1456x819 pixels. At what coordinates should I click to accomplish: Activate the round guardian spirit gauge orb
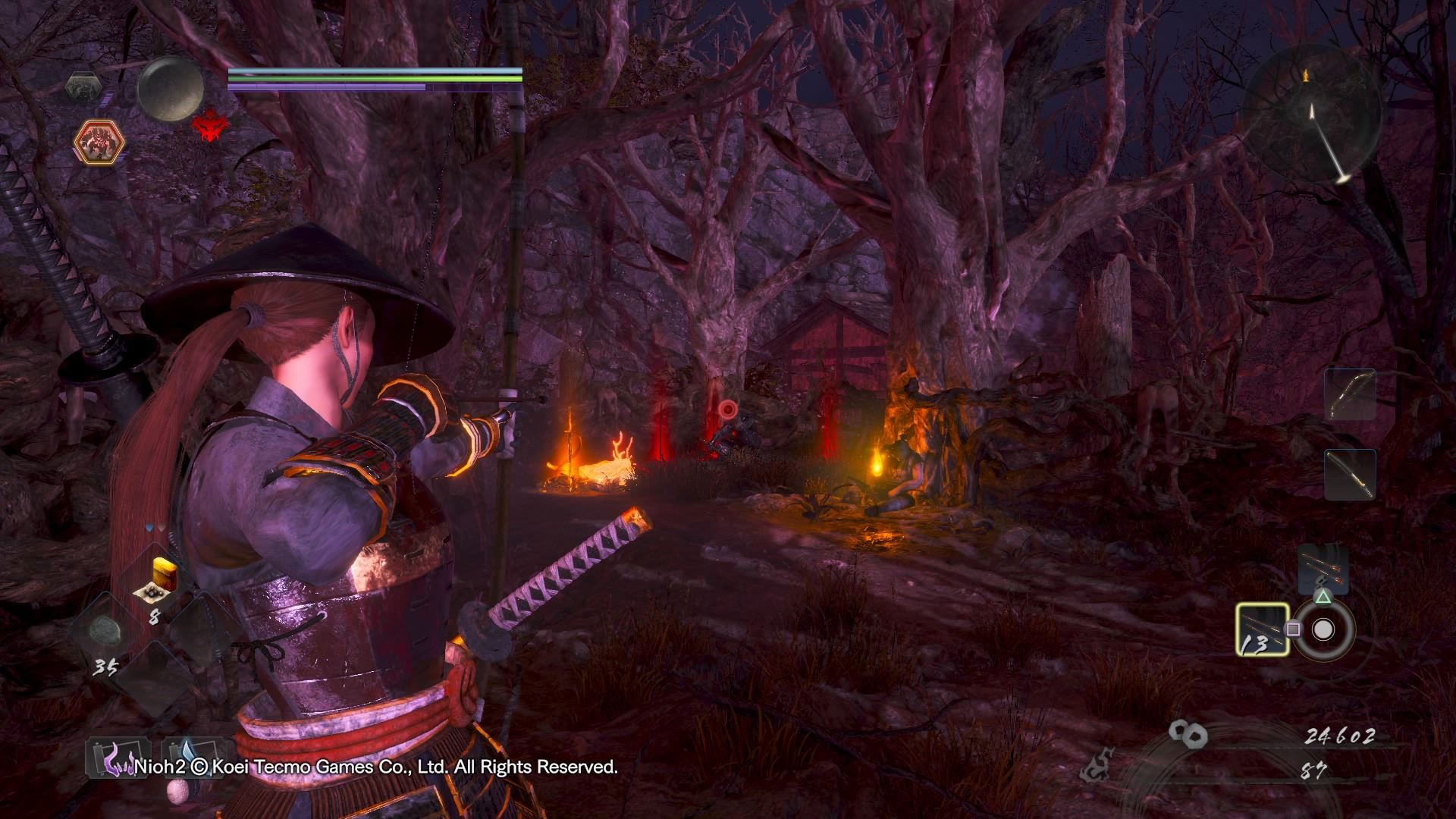point(170,88)
